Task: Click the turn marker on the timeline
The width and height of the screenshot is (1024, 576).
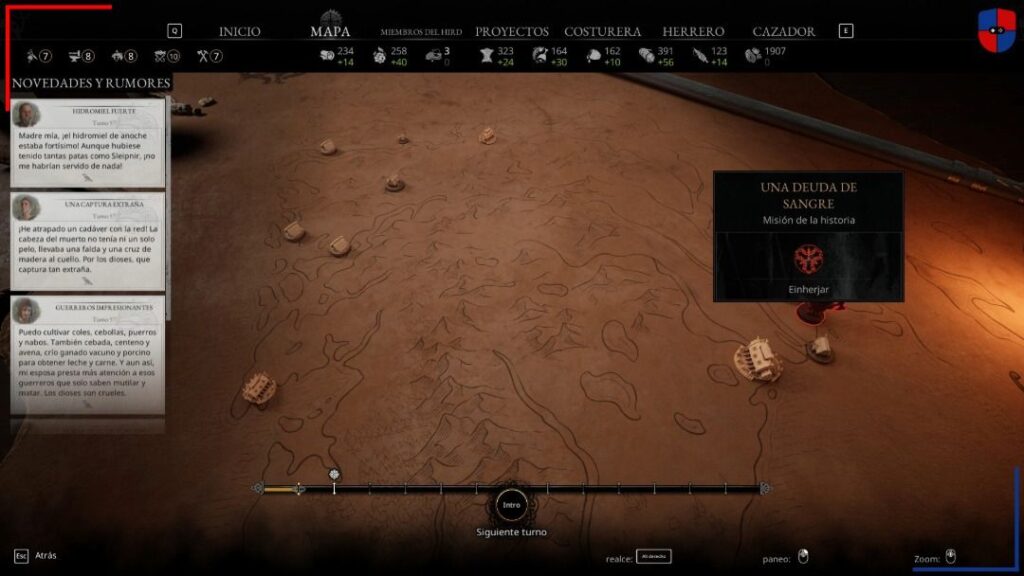Action: tap(334, 475)
